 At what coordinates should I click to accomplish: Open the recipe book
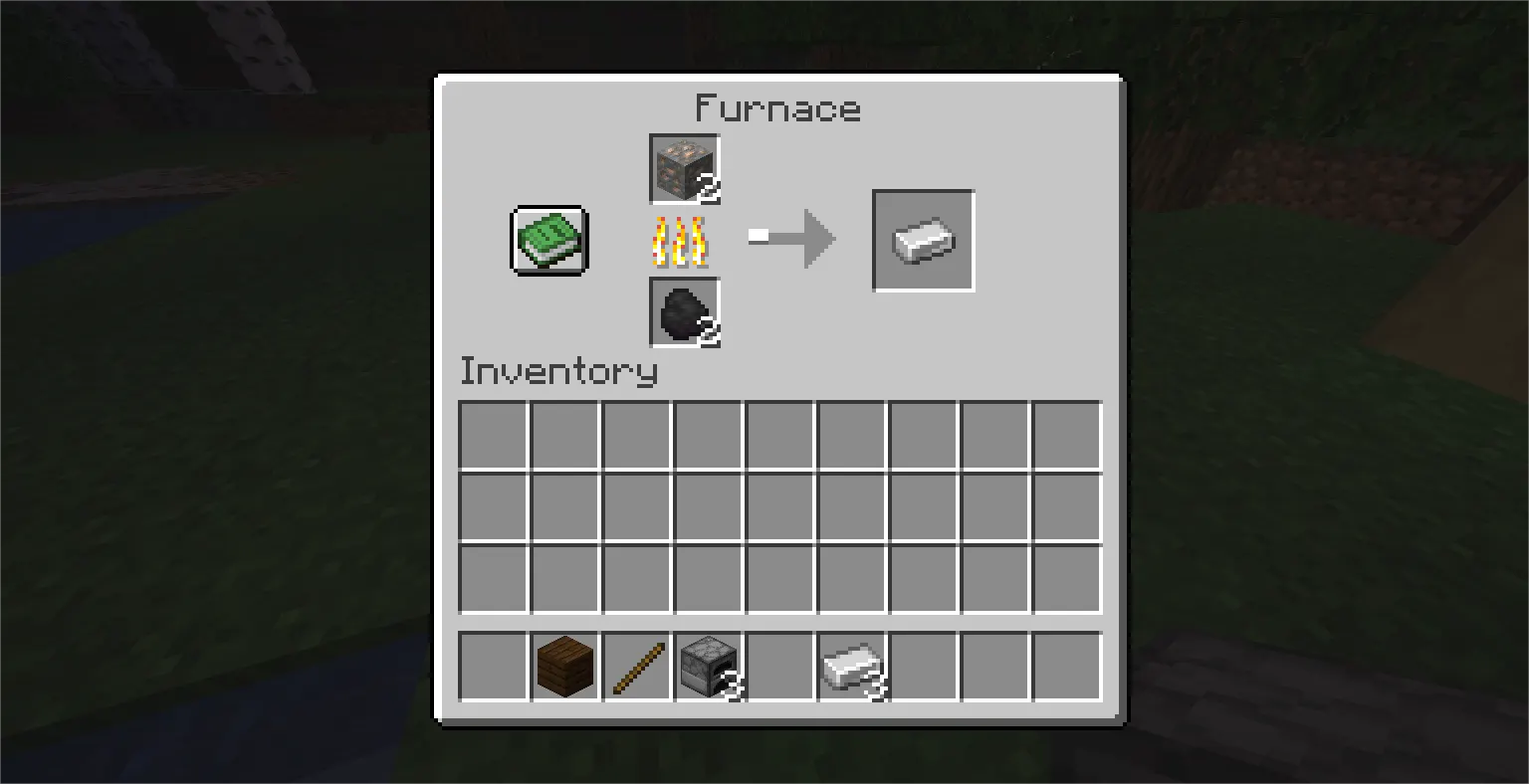pos(548,240)
